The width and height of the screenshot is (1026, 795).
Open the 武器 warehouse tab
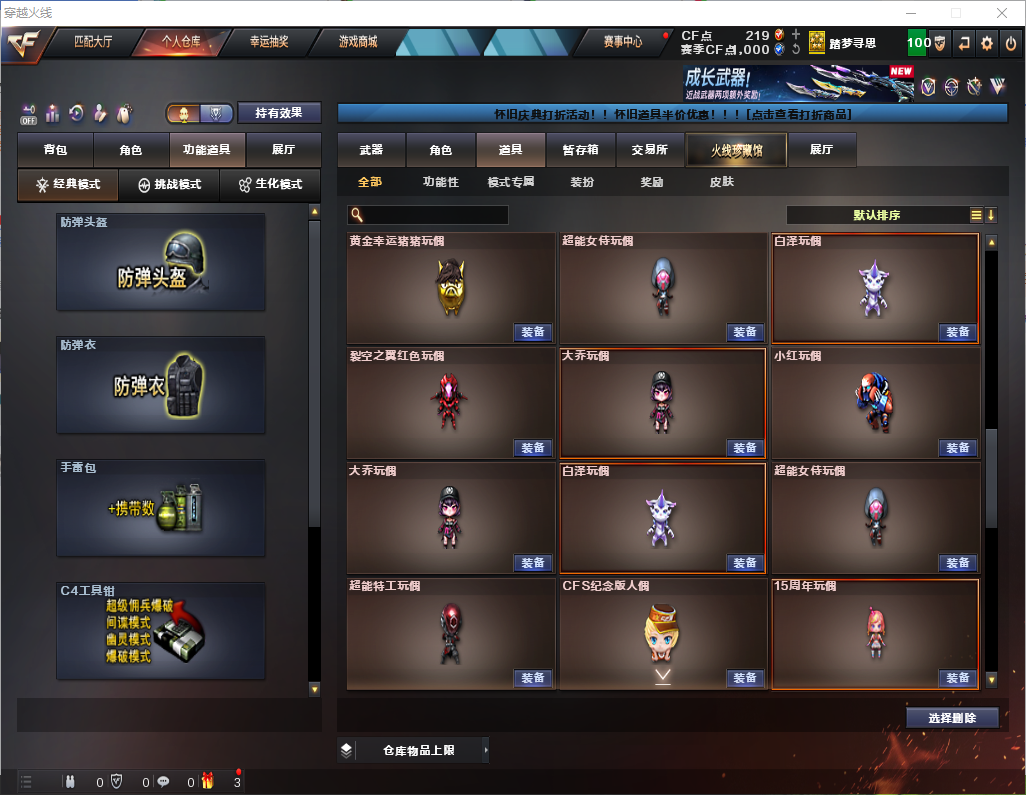coord(371,150)
